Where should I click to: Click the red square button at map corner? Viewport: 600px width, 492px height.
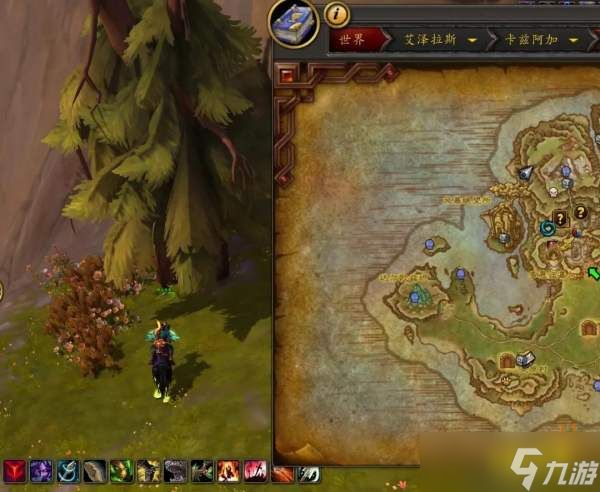tap(287, 74)
